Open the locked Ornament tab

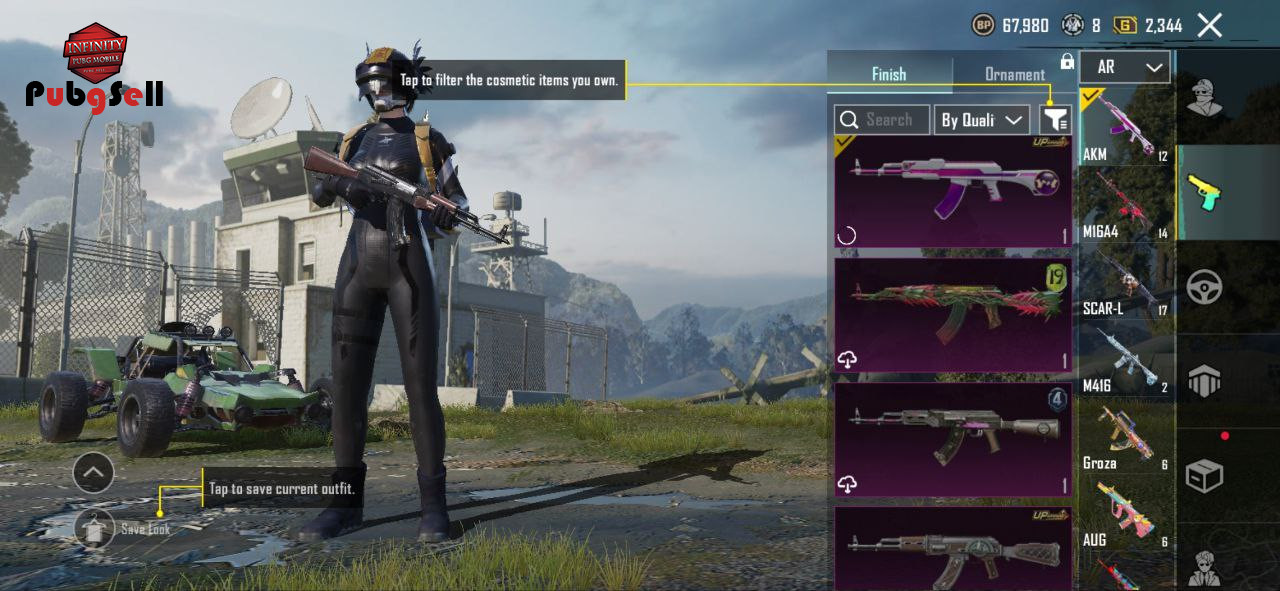[1014, 74]
